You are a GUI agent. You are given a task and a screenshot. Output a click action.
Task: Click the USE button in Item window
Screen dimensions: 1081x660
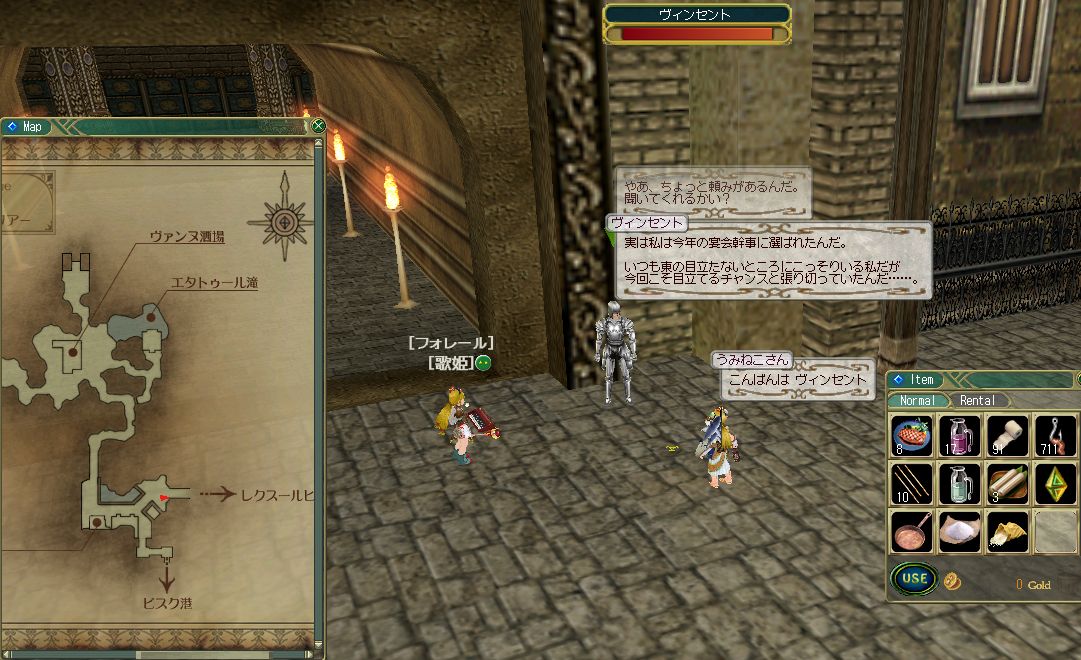(913, 578)
